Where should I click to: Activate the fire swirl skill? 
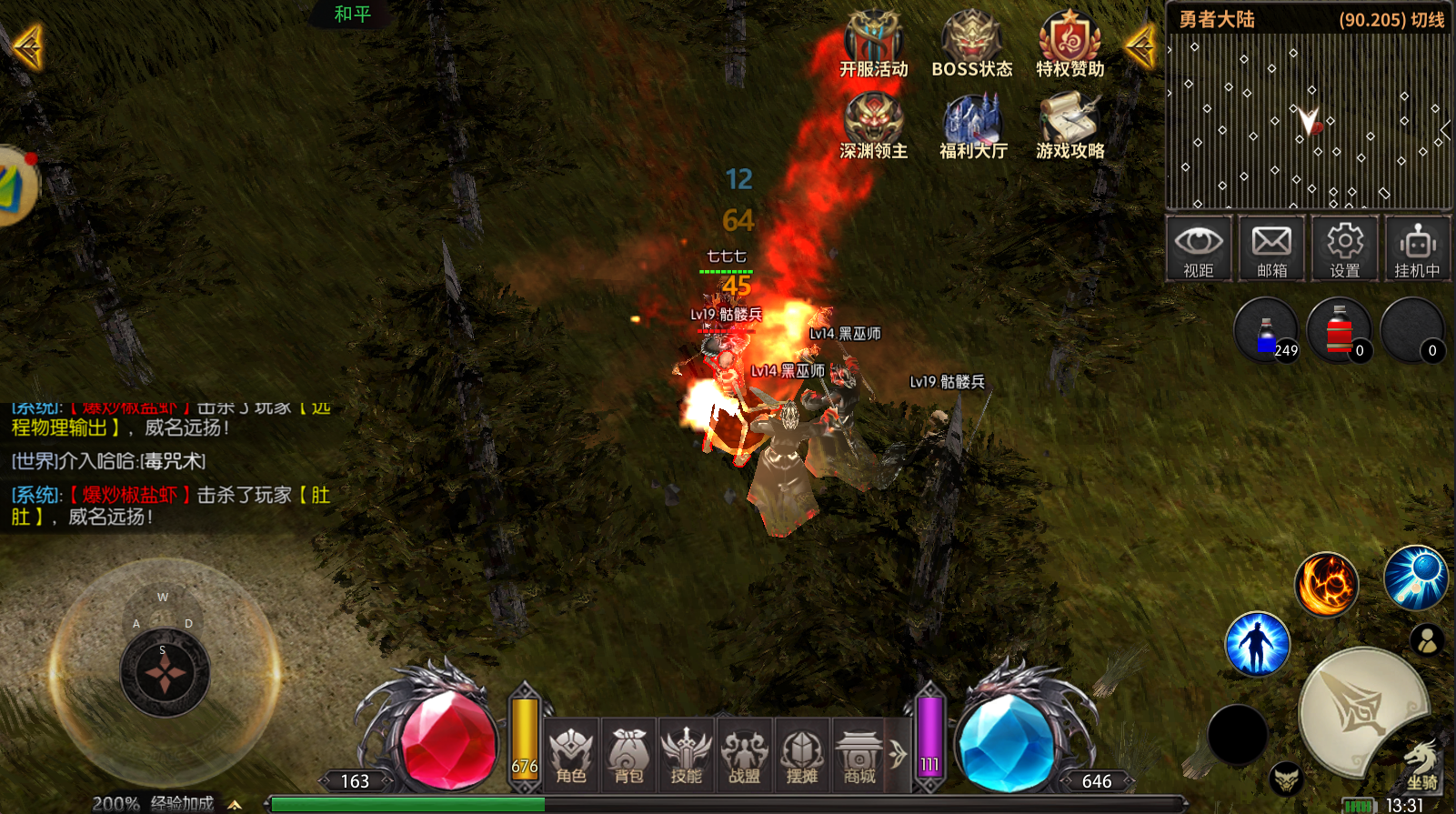(x=1327, y=584)
